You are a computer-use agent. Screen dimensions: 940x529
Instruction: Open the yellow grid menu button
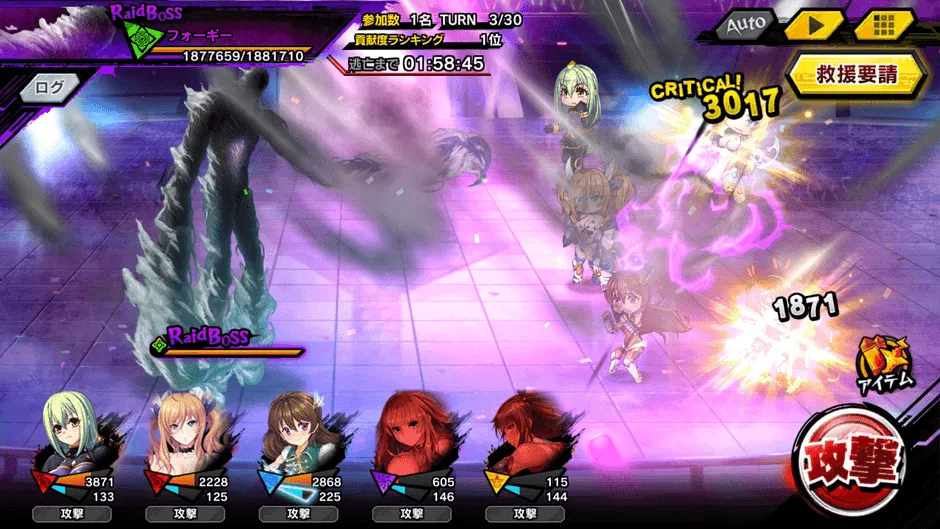coord(883,24)
